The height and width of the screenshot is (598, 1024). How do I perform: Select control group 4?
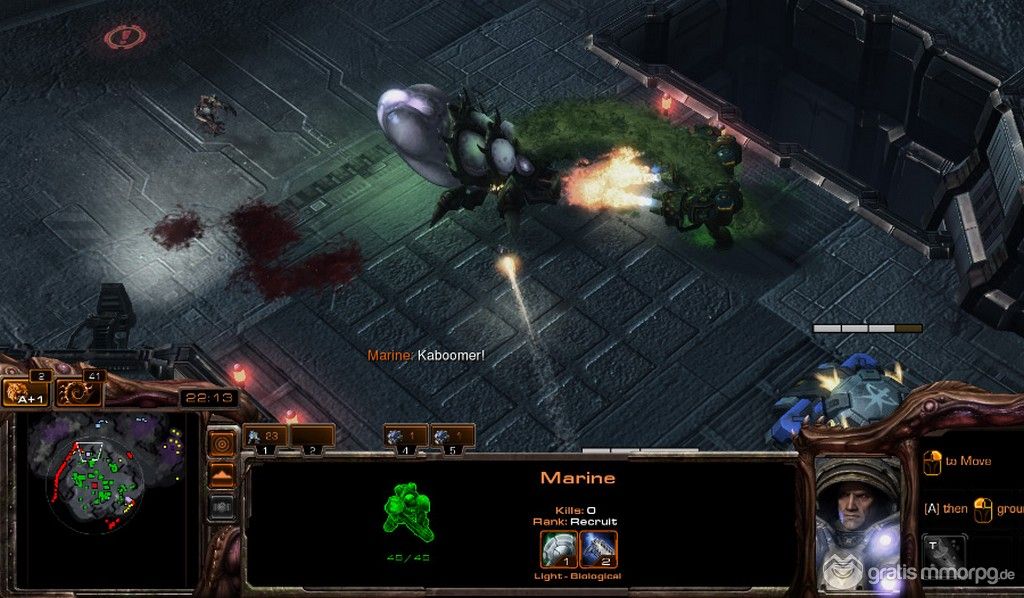point(405,437)
